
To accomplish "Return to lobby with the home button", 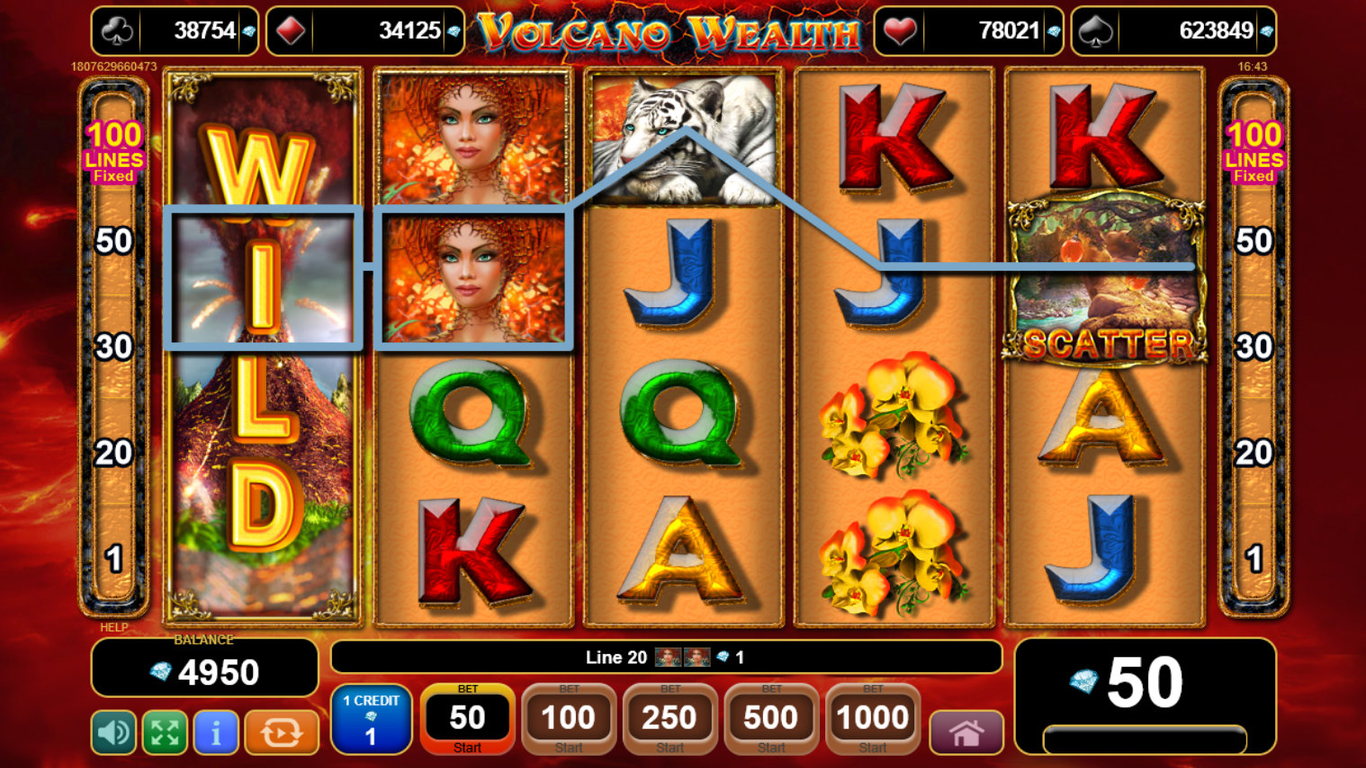I will pyautogui.click(x=966, y=733).
